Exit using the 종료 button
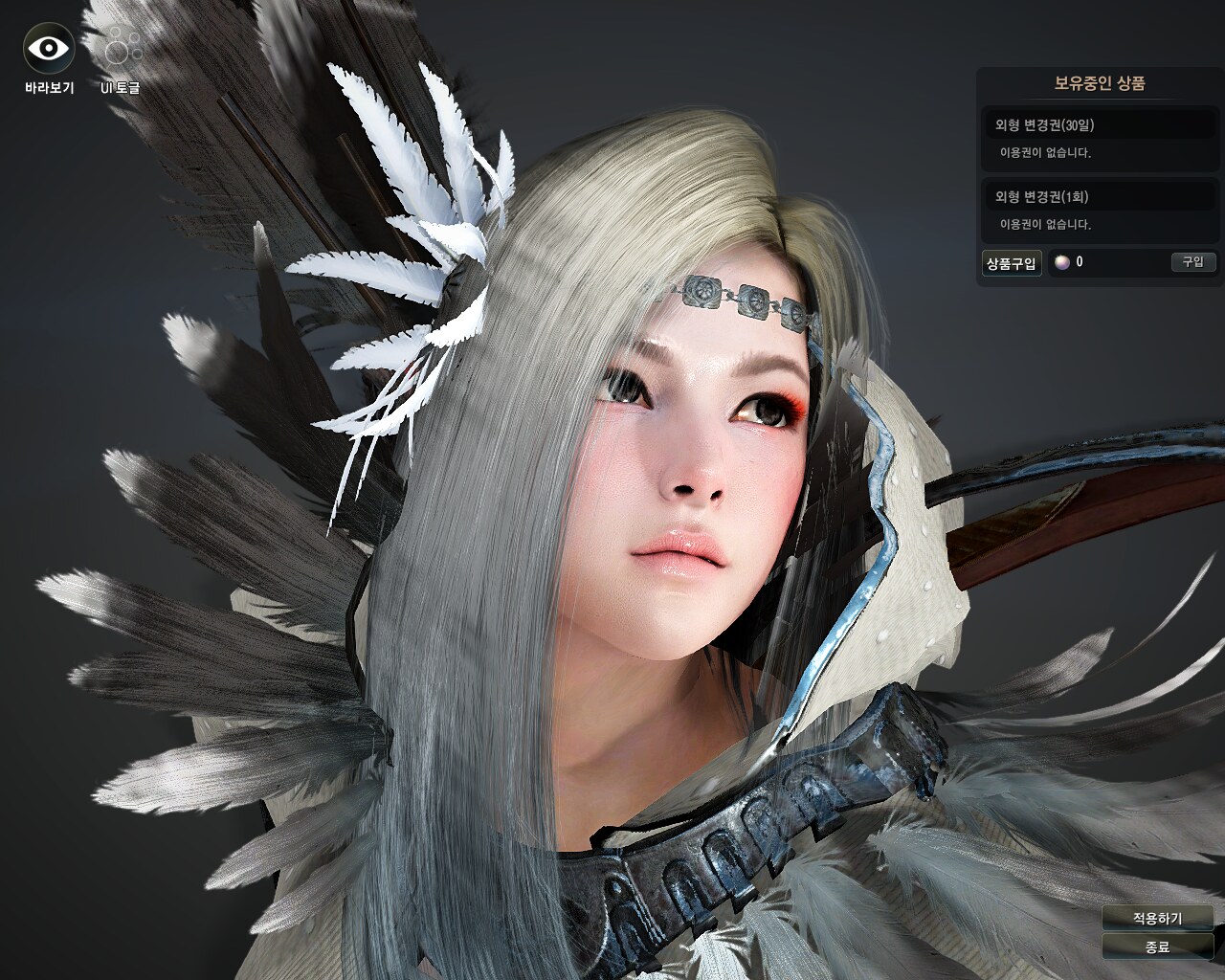1225x980 pixels. pyautogui.click(x=1157, y=947)
